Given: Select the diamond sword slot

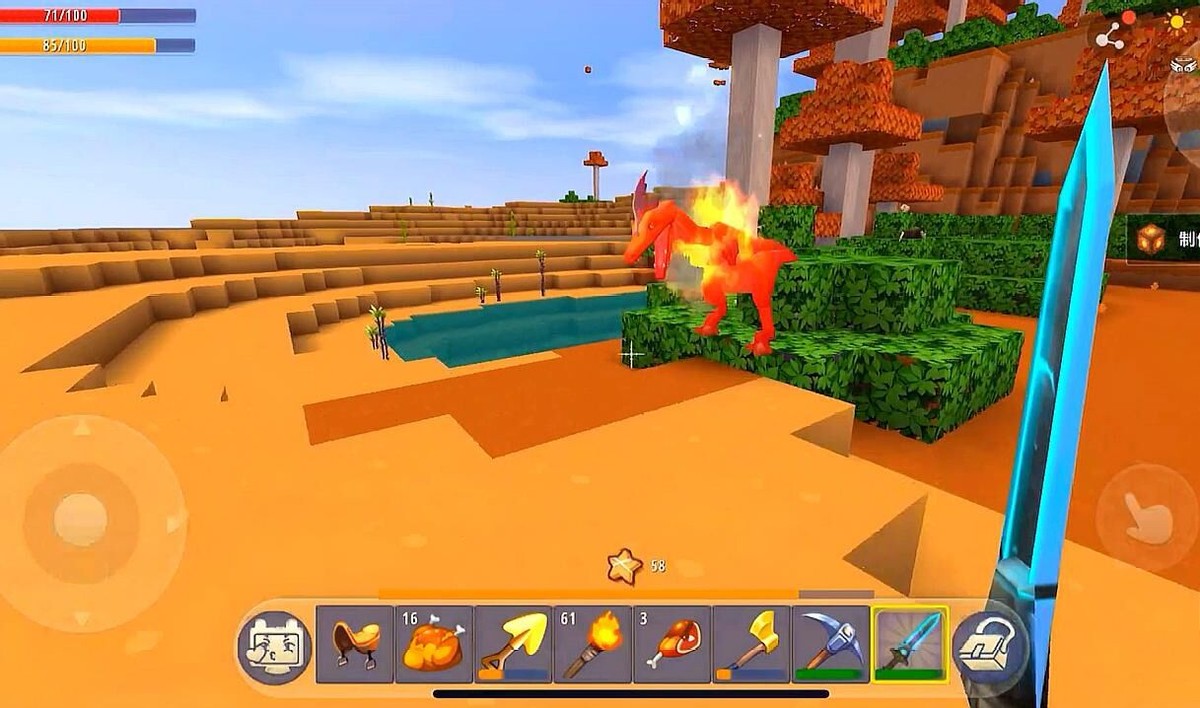Looking at the screenshot, I should click(910, 644).
